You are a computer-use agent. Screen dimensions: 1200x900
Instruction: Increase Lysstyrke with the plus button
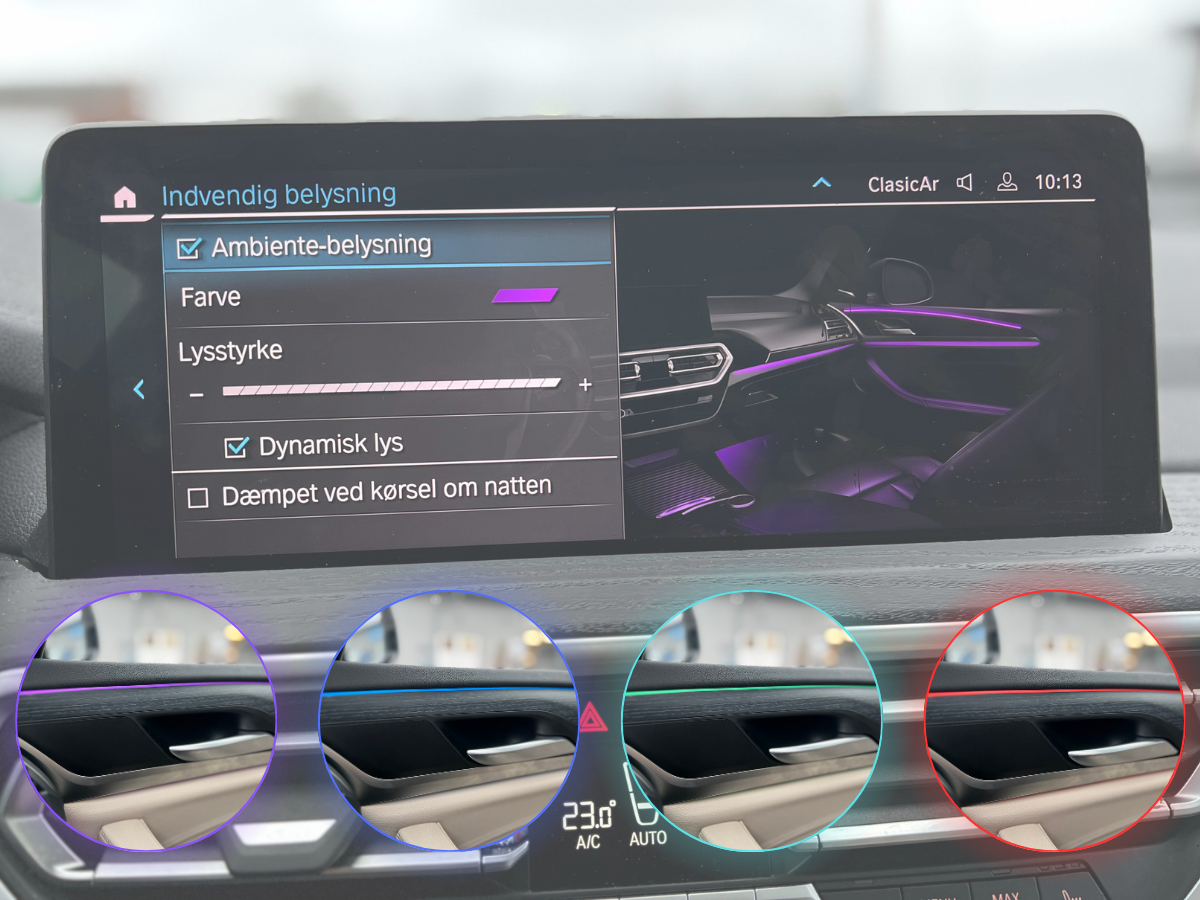(x=585, y=385)
